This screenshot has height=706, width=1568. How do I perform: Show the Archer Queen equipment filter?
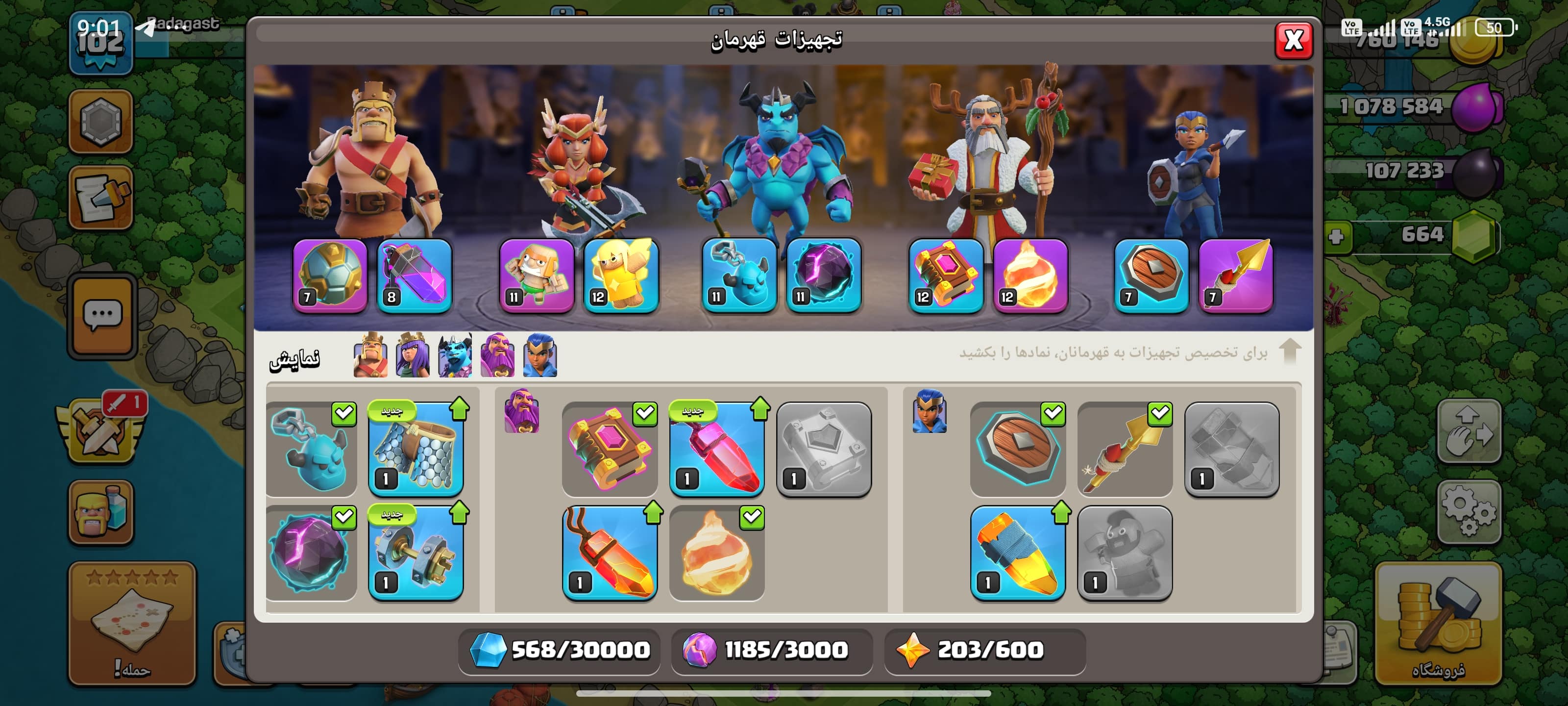pos(412,355)
